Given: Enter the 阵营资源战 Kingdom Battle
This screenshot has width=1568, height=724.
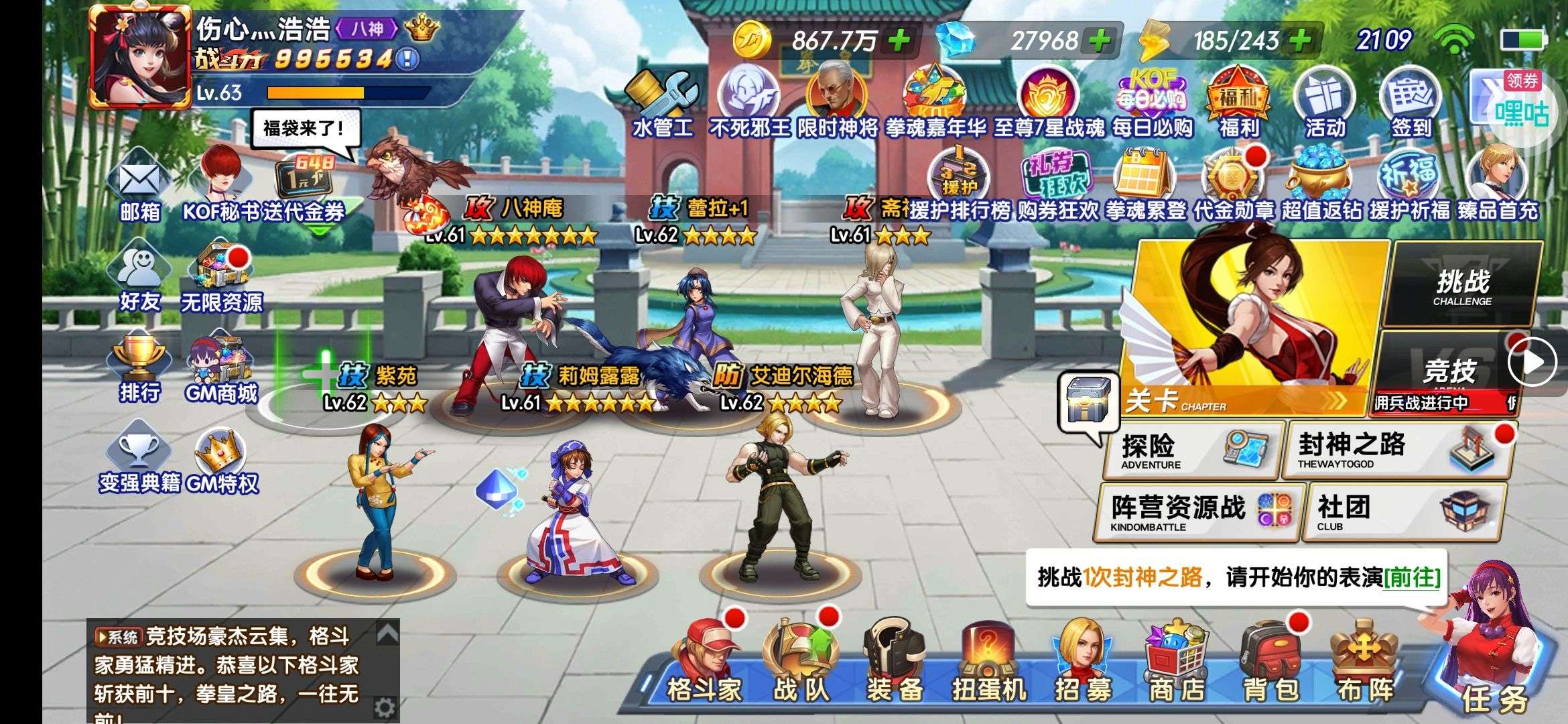Looking at the screenshot, I should click(x=1199, y=513).
